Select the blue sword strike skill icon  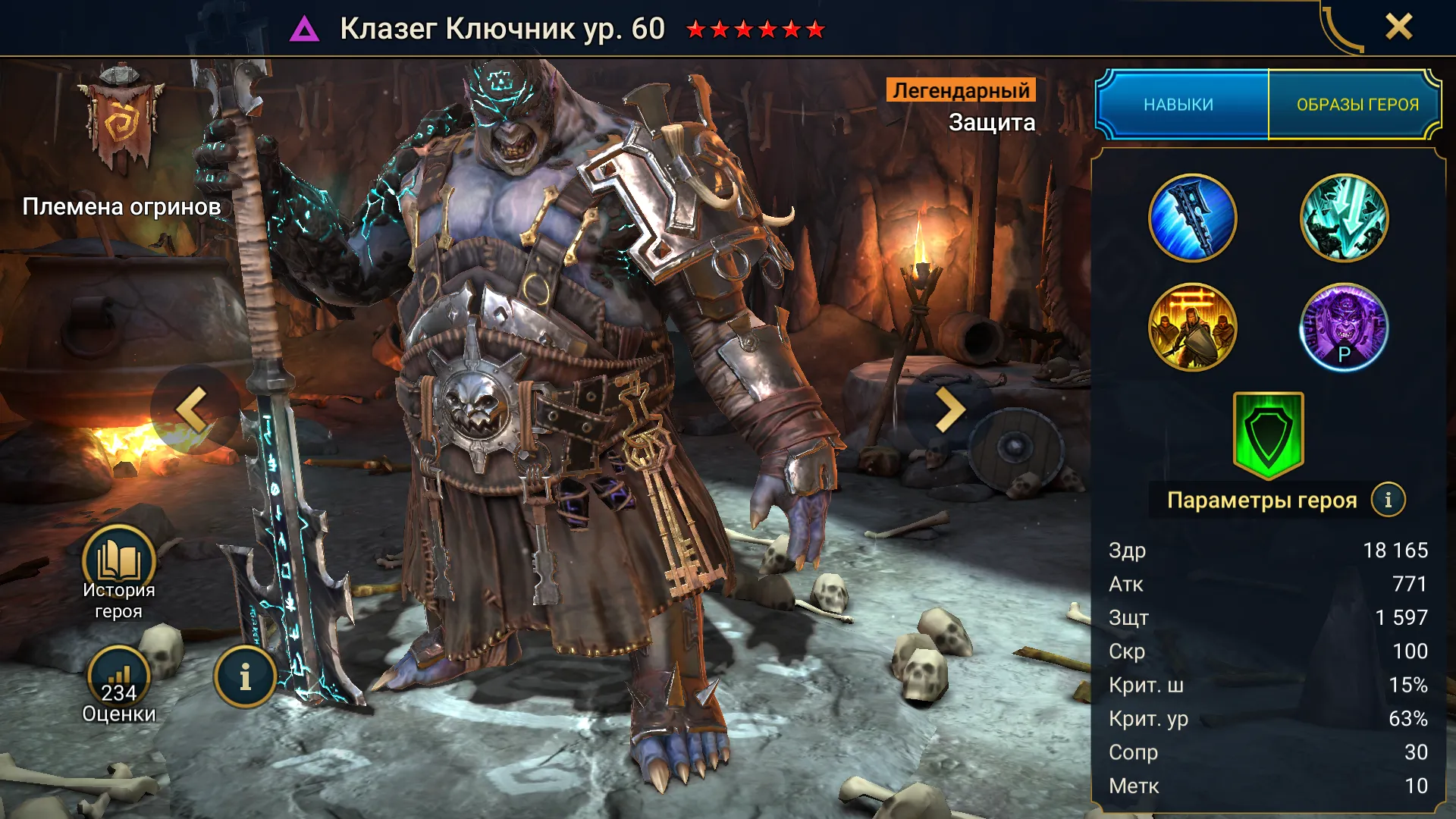(1192, 218)
